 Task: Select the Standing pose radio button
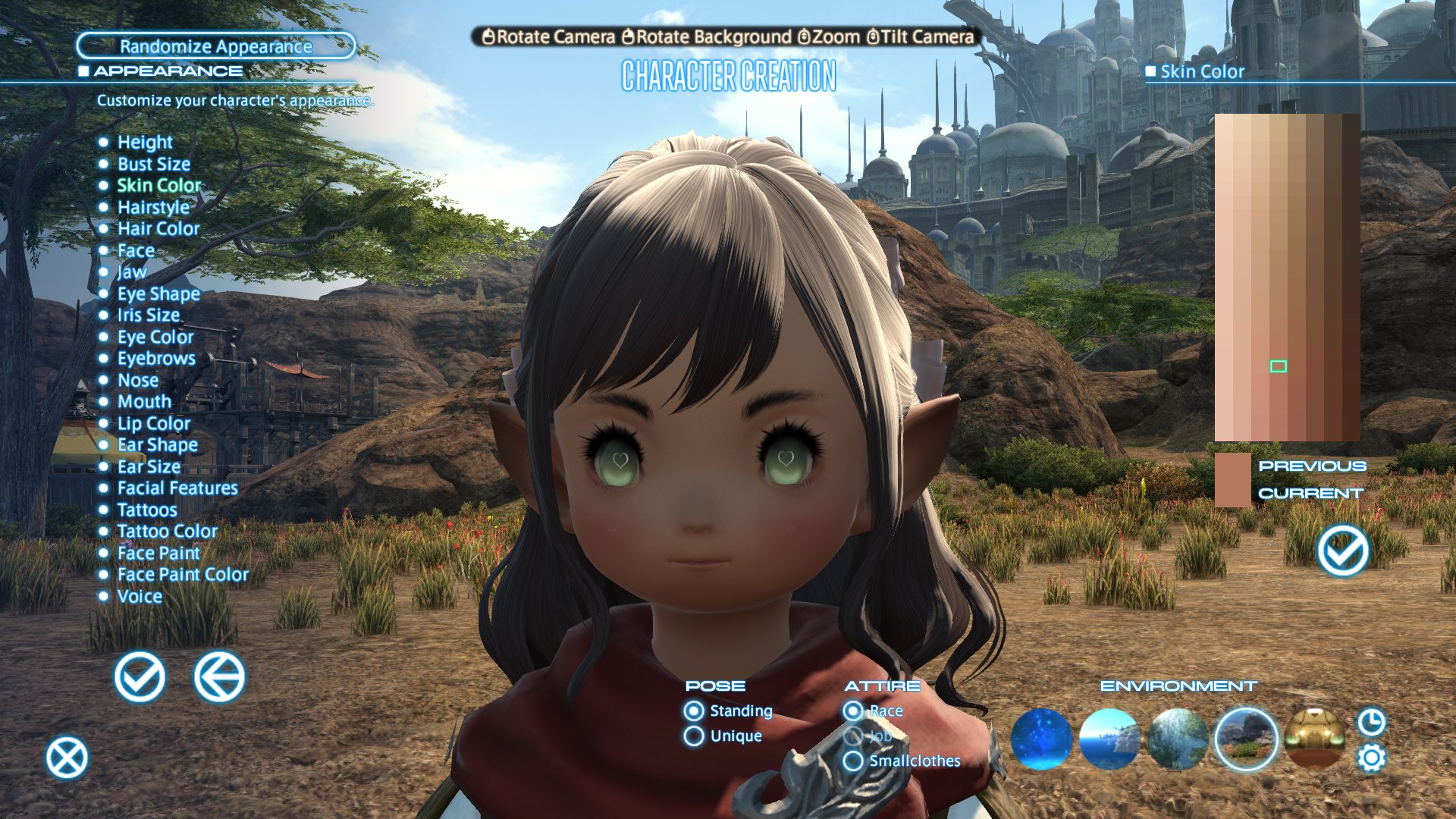(692, 711)
